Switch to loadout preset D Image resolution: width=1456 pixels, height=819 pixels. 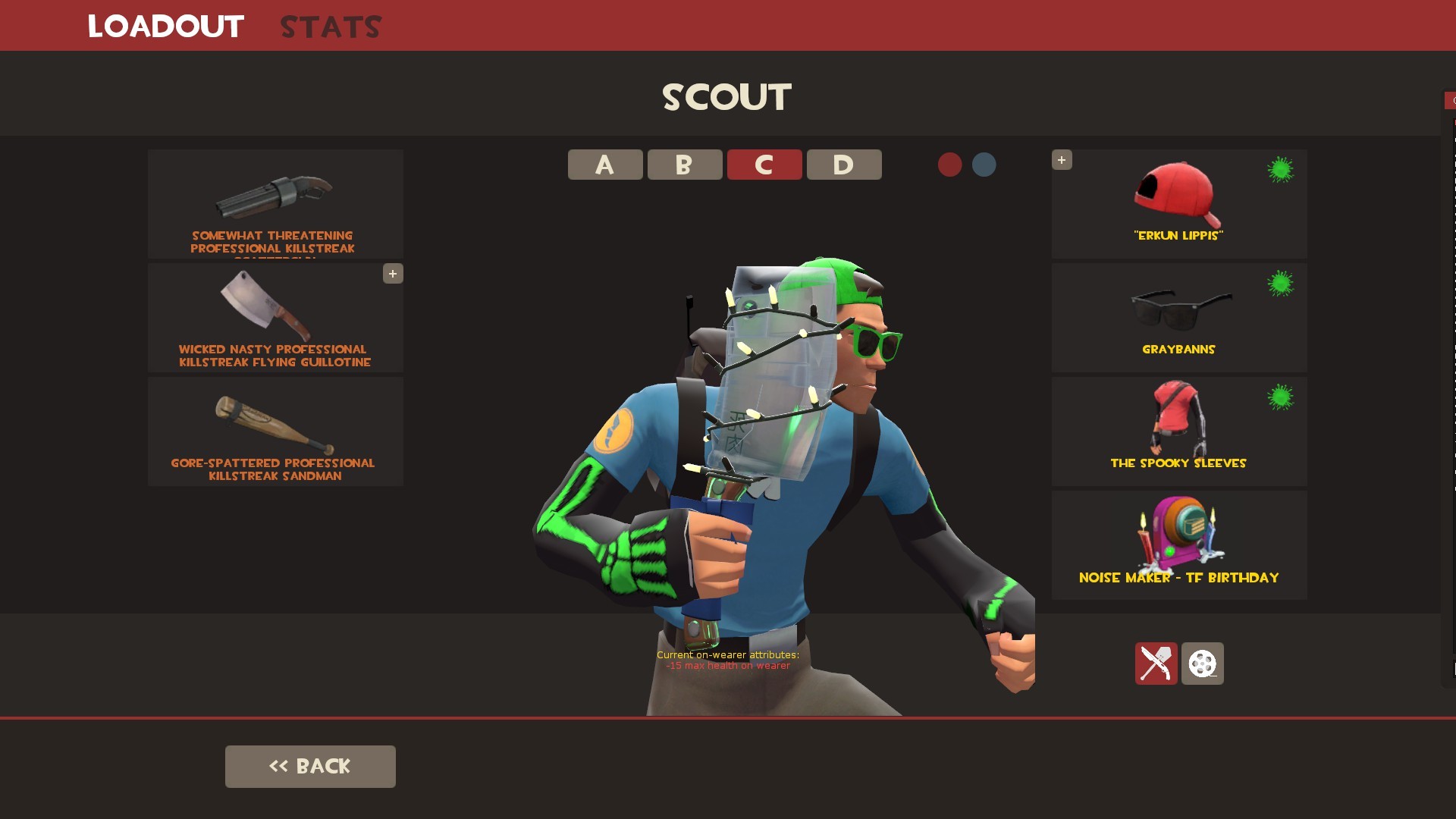843,165
